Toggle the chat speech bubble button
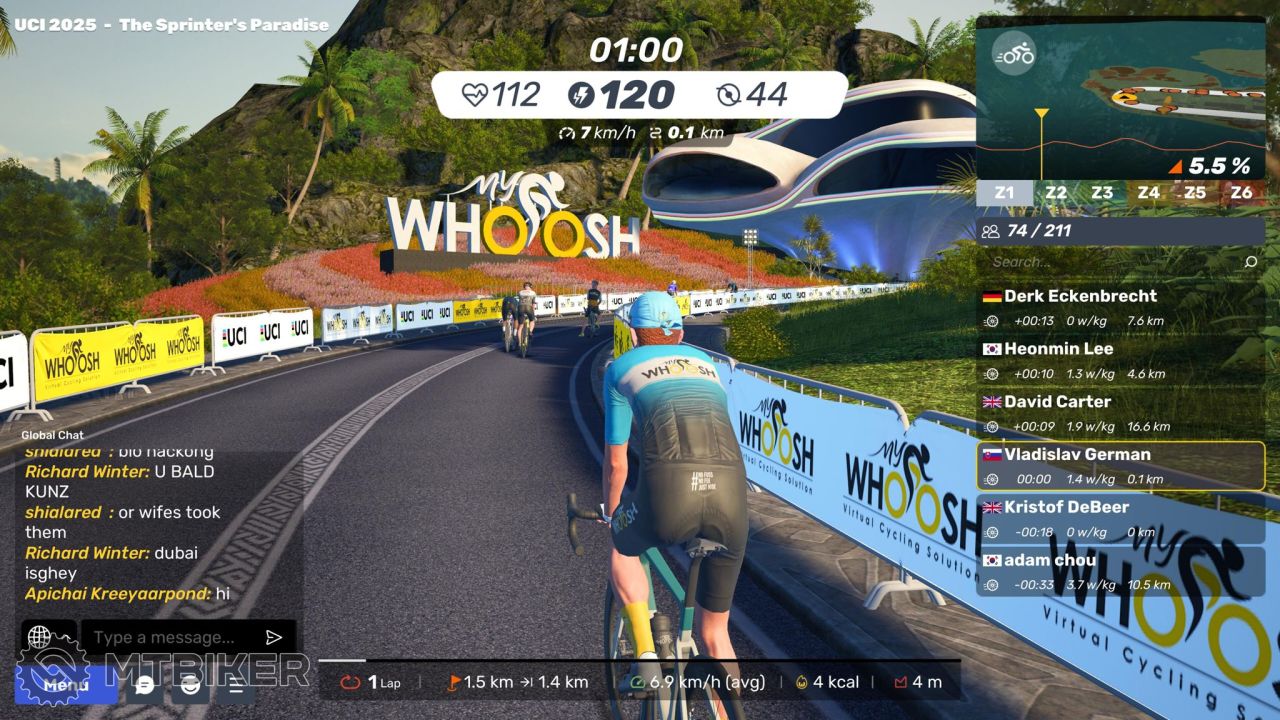1280x720 pixels. pos(145,686)
